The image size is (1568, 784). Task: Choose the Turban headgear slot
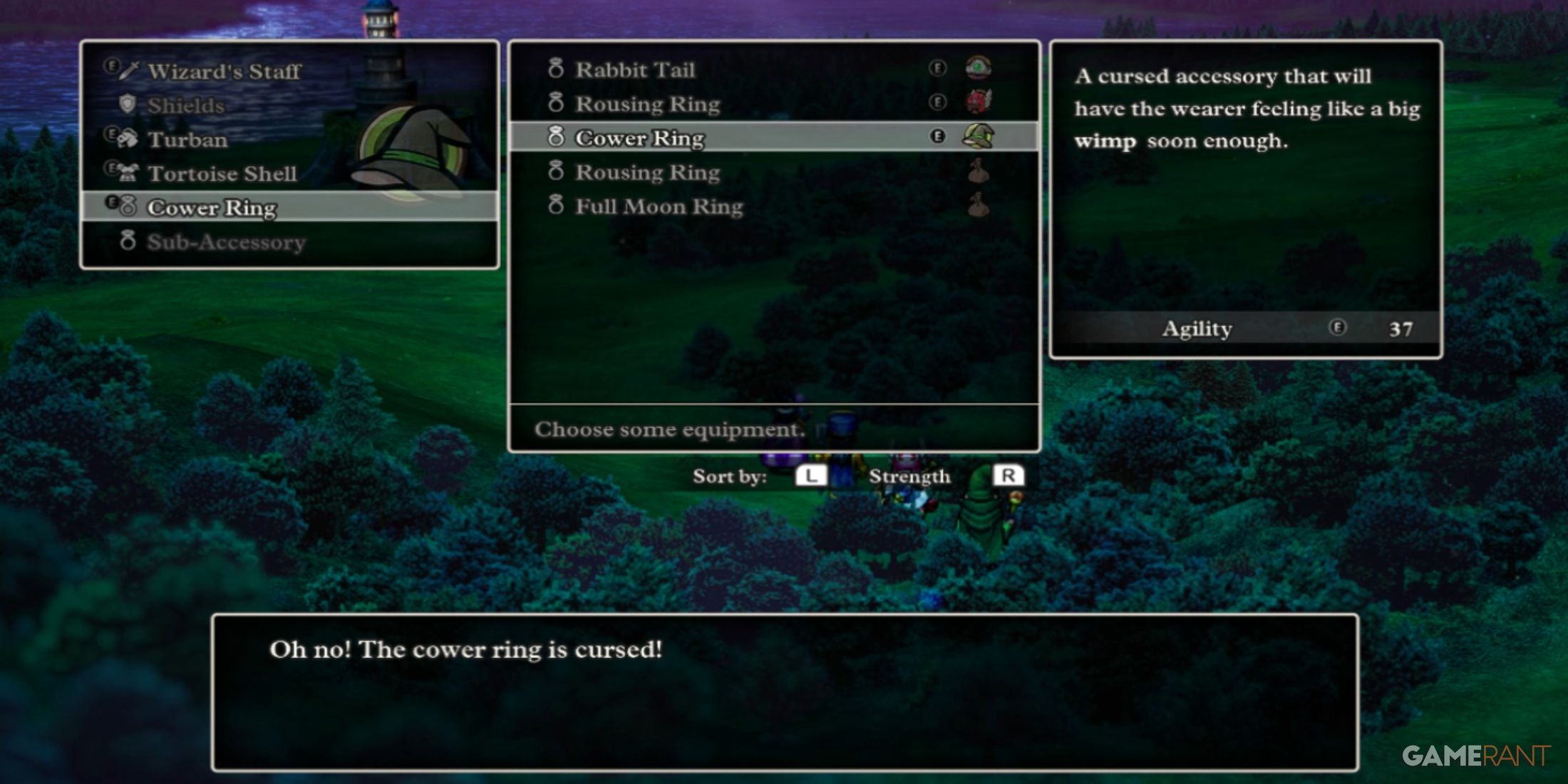(x=187, y=140)
